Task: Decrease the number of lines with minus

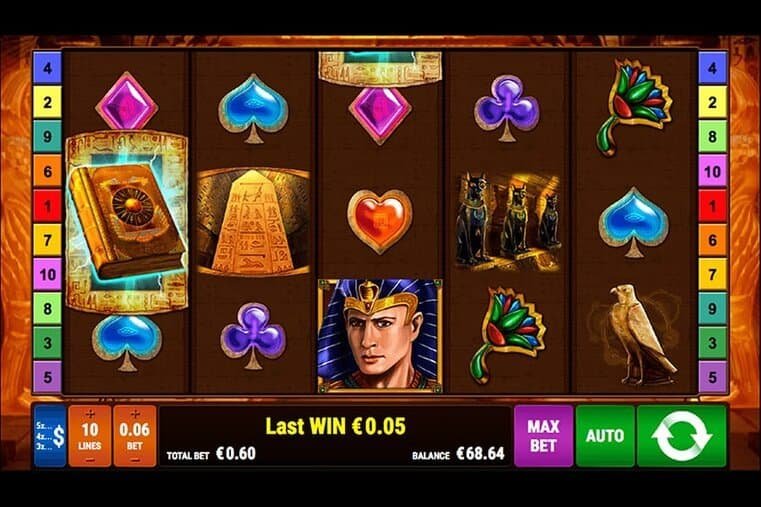Action: pos(90,458)
